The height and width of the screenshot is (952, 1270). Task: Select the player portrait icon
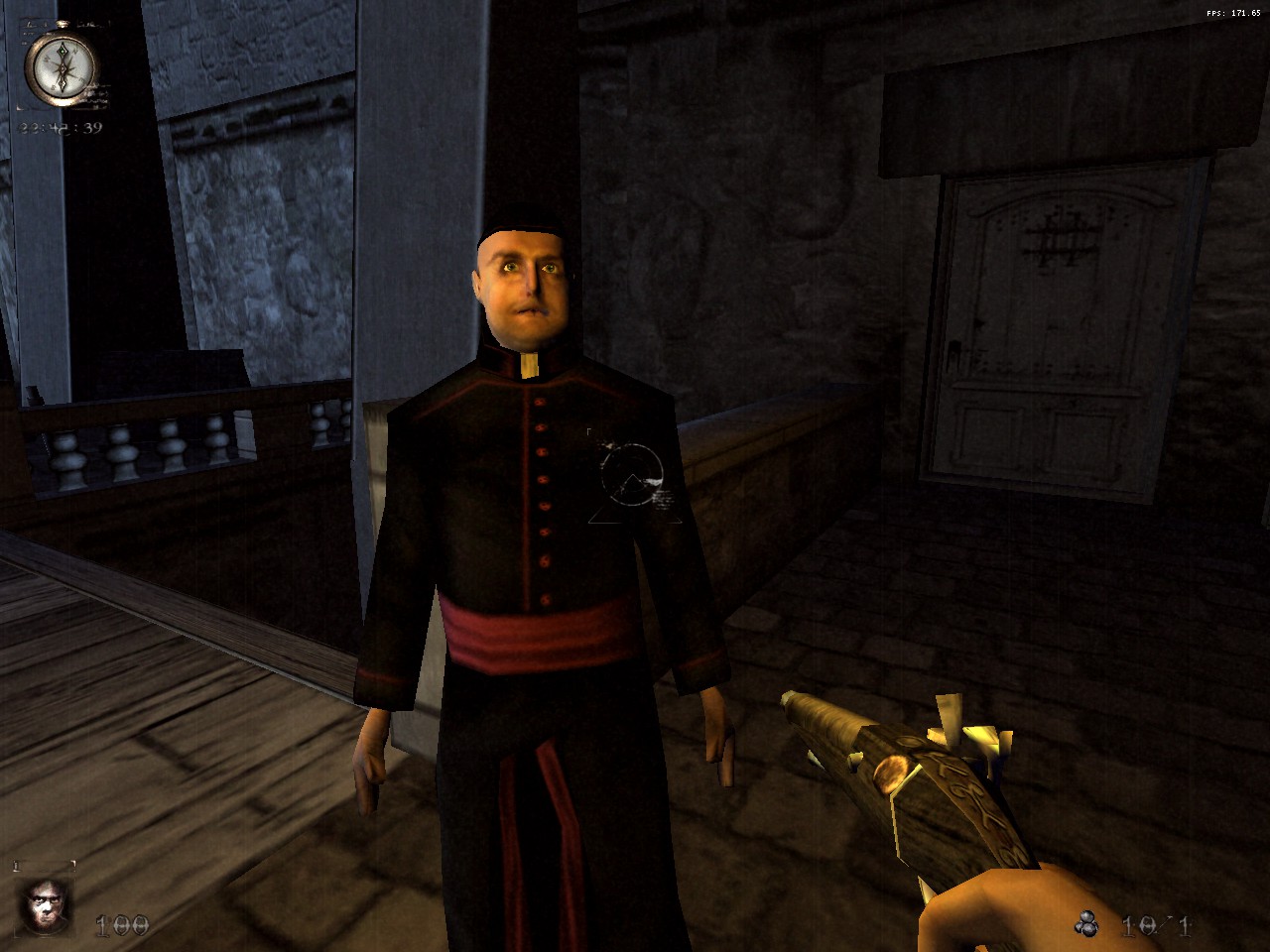pyautogui.click(x=46, y=904)
